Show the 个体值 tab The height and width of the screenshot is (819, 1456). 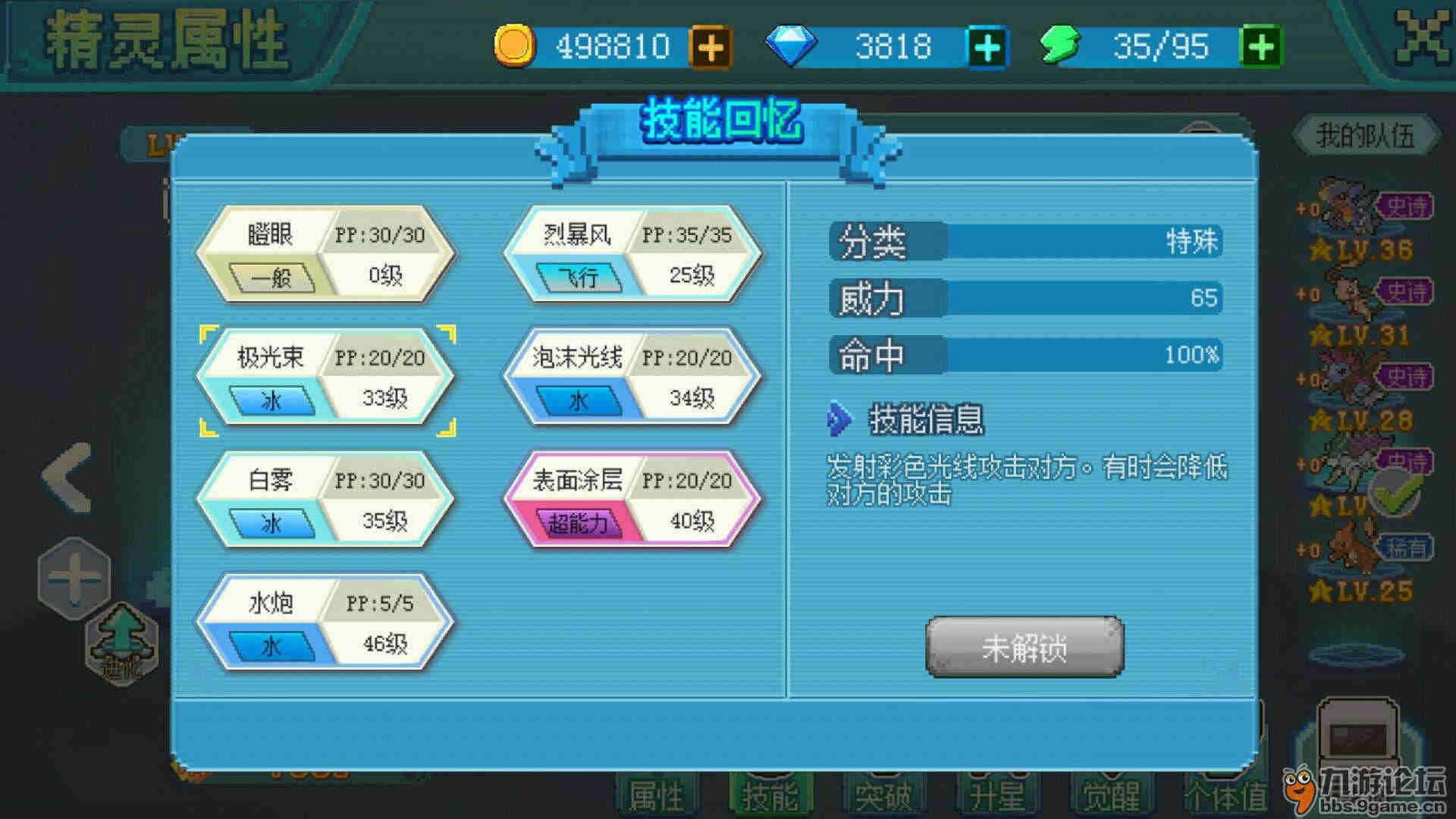coord(1224,796)
